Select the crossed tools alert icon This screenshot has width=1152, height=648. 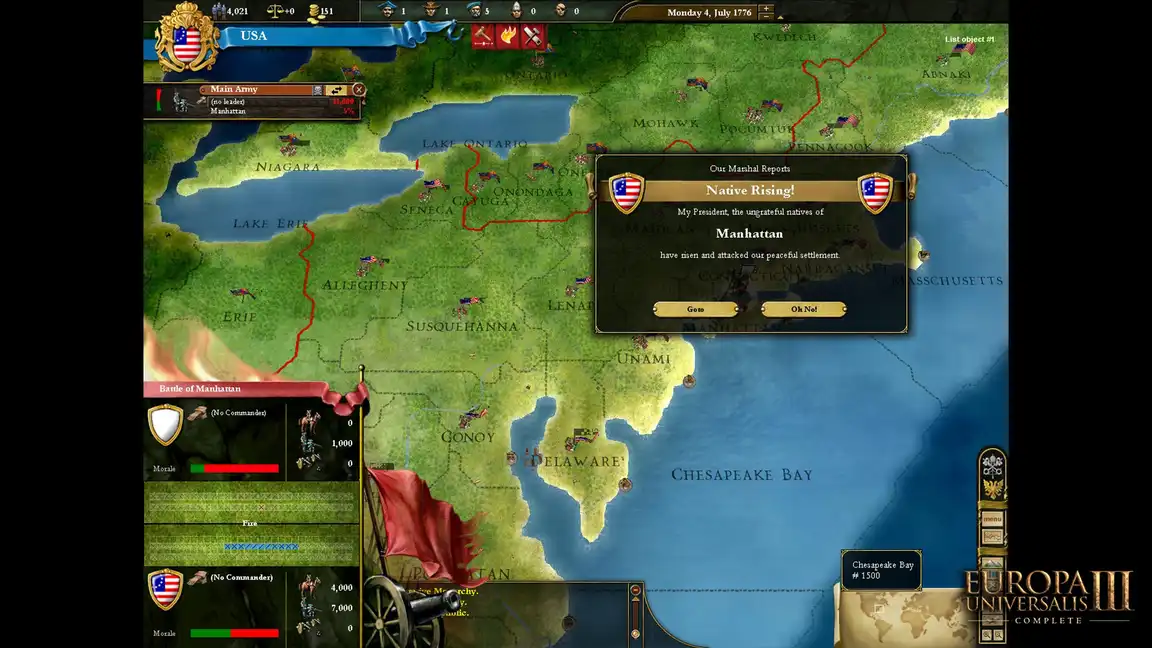coord(533,36)
